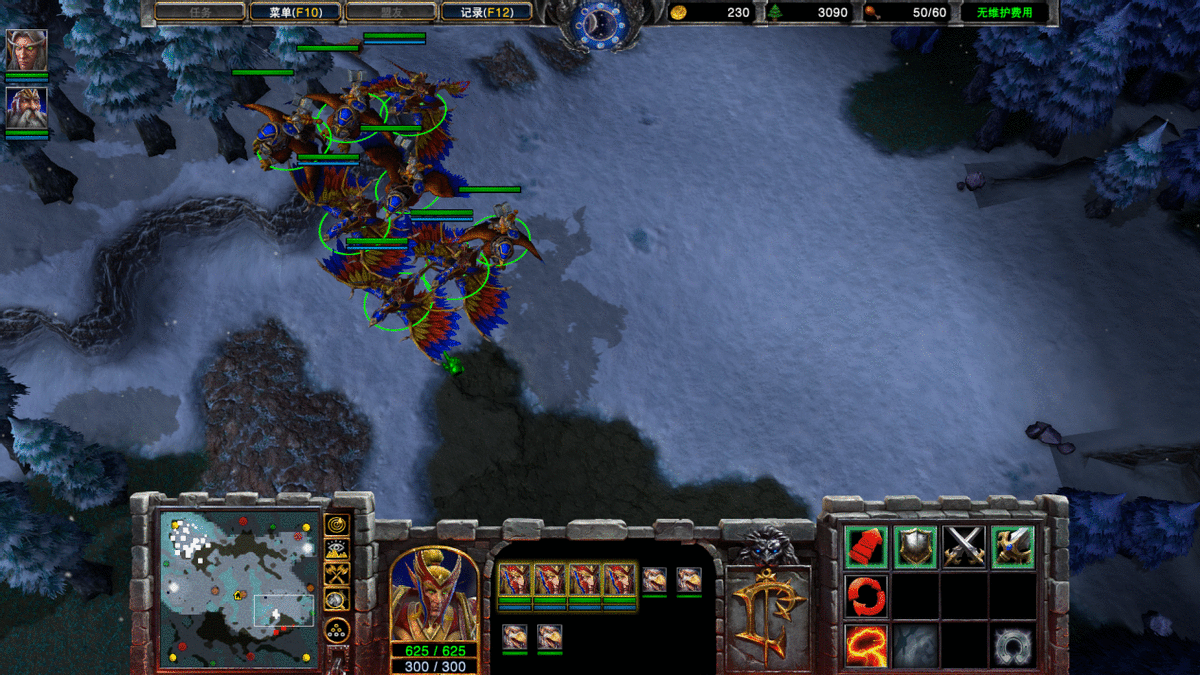The image size is (1200, 675).
Task: Click the large selected unit portrait
Action: click(434, 595)
